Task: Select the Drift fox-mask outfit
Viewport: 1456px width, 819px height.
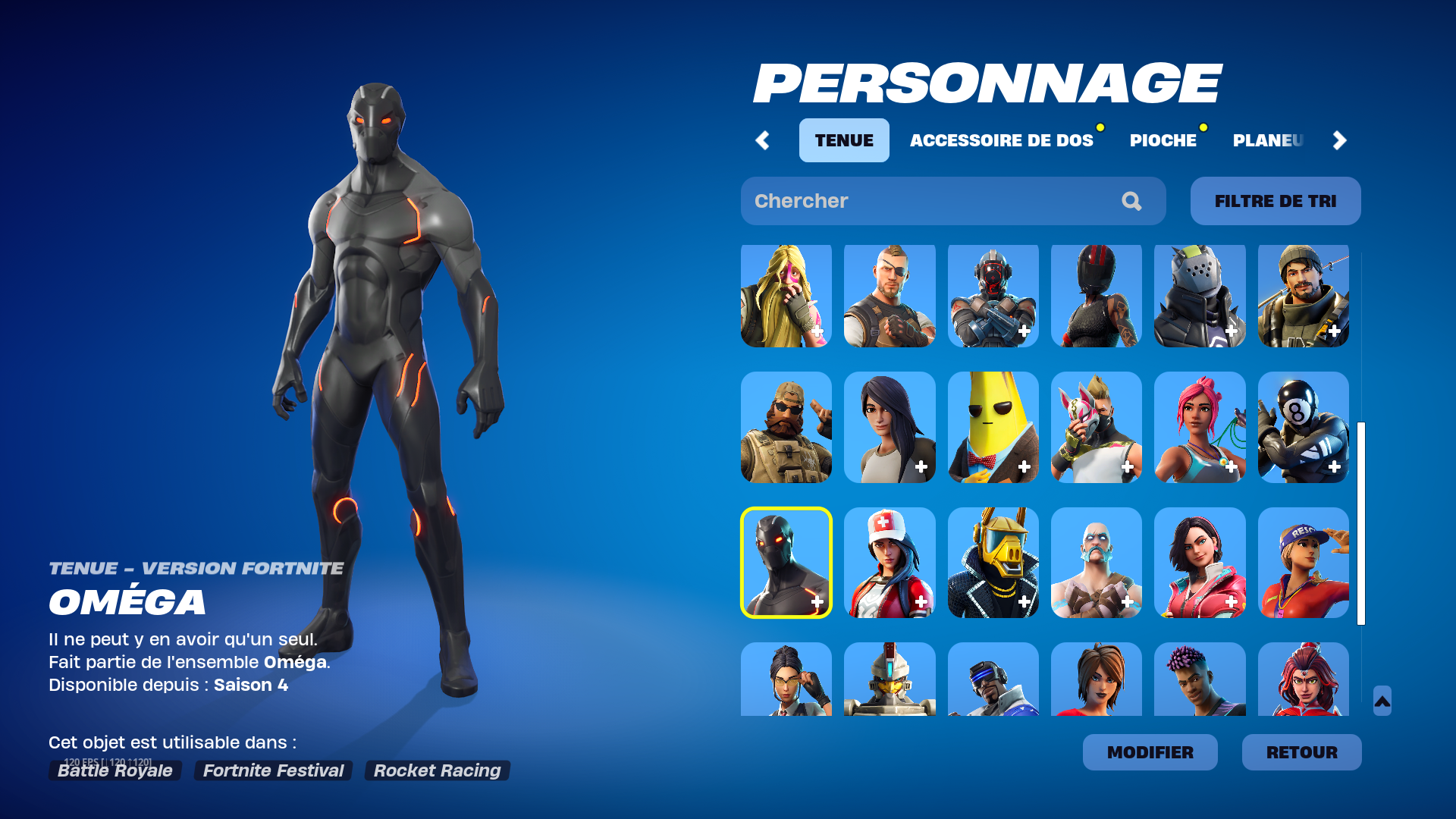Action: pos(1096,428)
